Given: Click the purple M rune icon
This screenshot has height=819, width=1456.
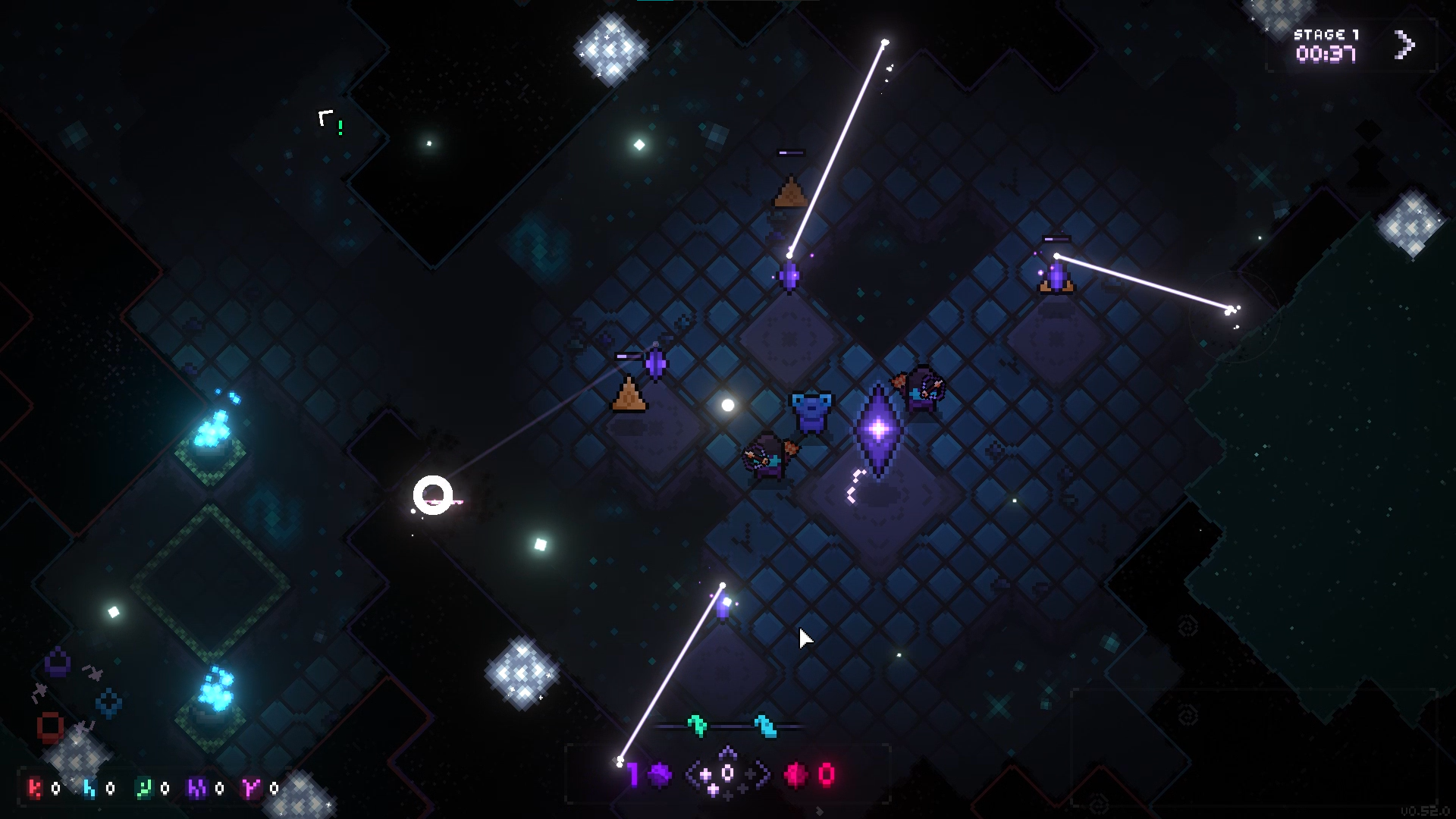Looking at the screenshot, I should pos(198,788).
